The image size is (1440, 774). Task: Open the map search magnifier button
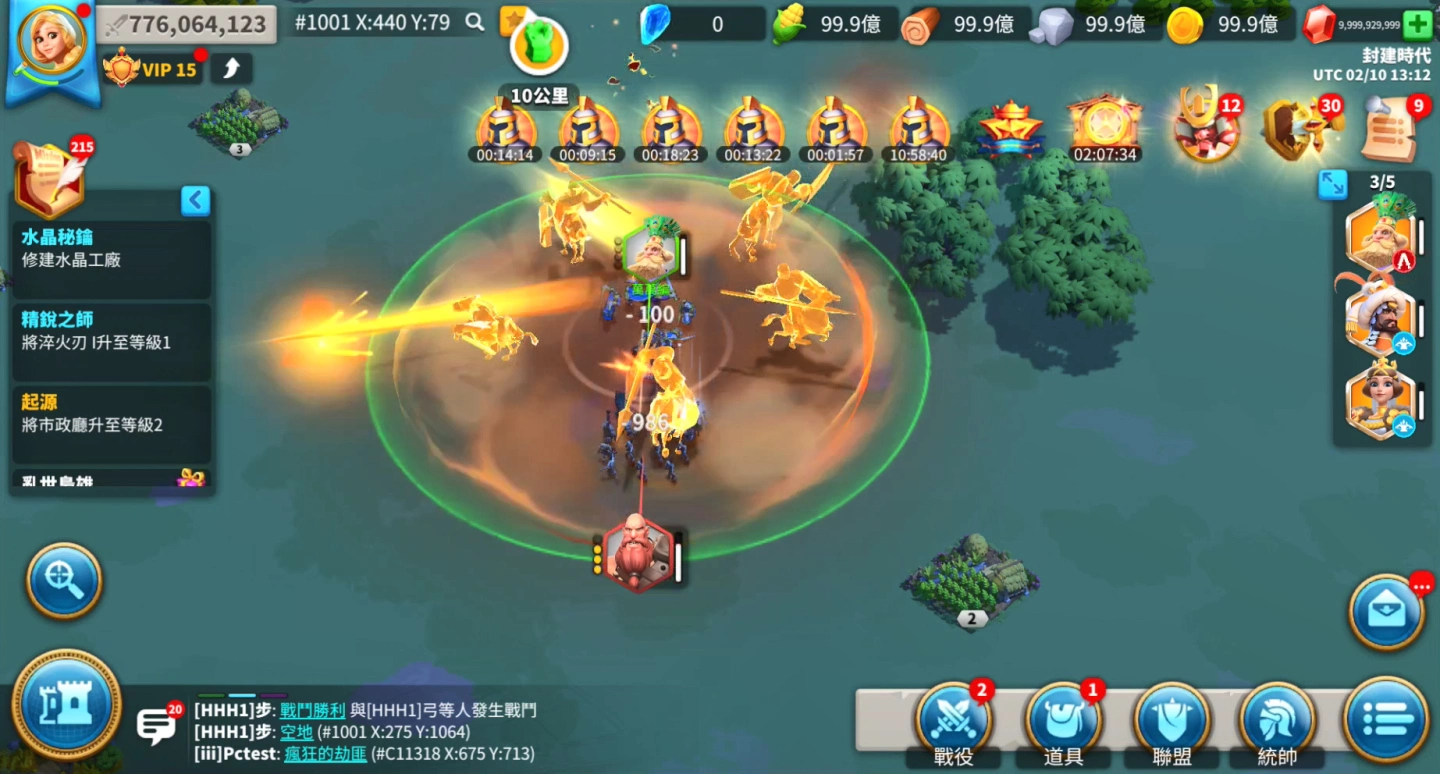point(64,580)
